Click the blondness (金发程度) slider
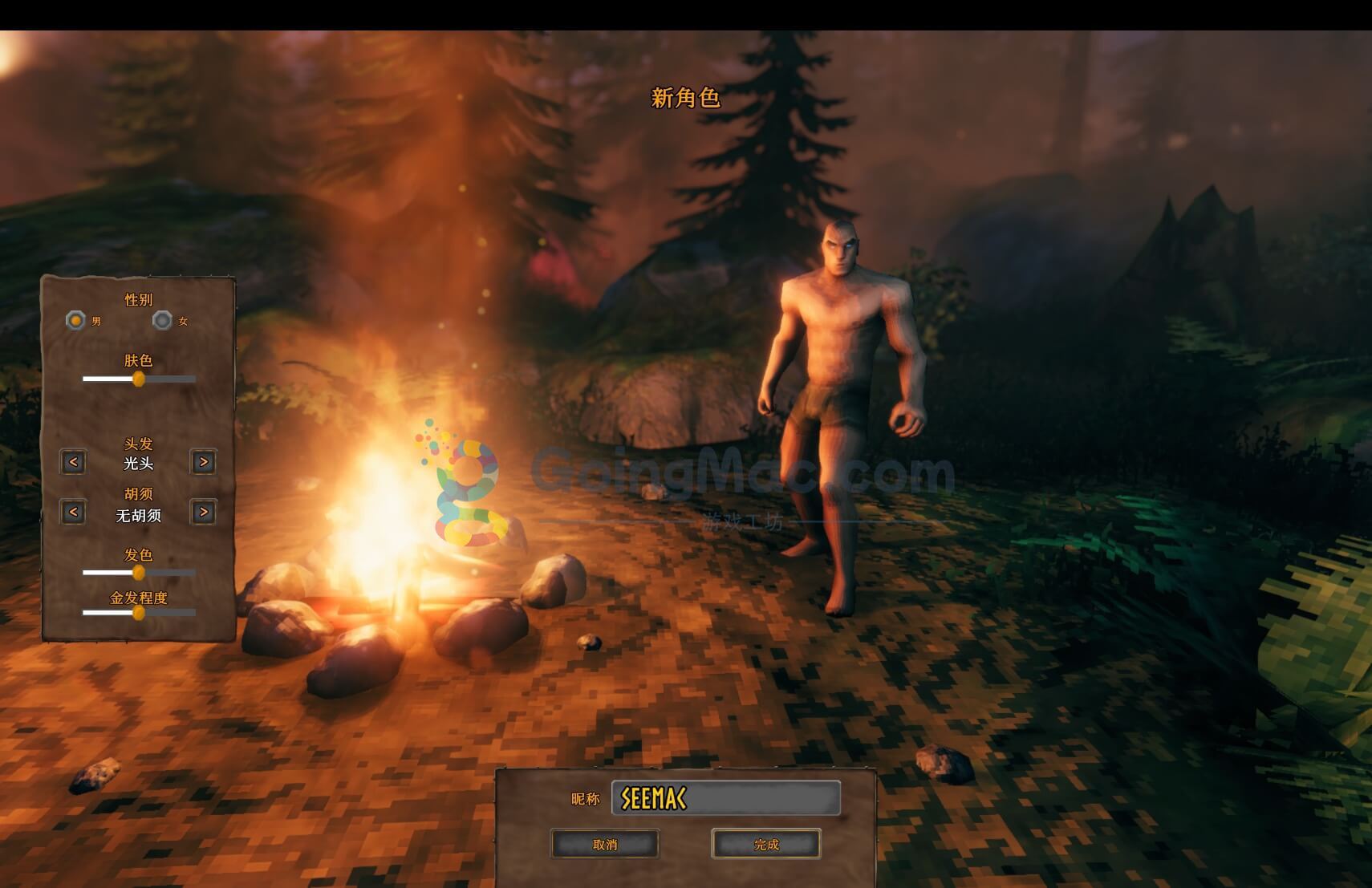This screenshot has width=1372, height=888. [139, 613]
